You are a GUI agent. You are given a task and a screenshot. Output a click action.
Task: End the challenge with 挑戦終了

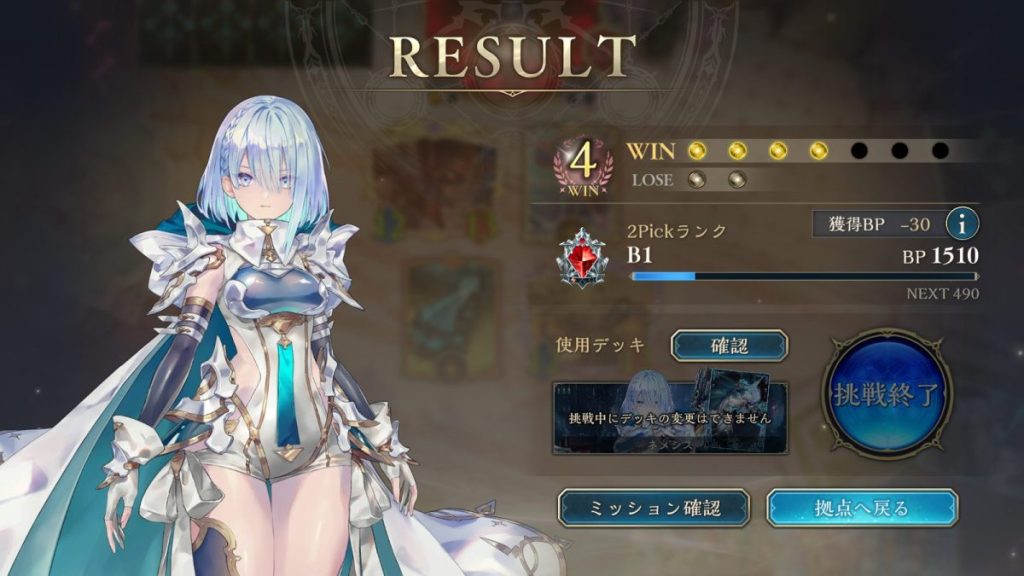tap(887, 394)
